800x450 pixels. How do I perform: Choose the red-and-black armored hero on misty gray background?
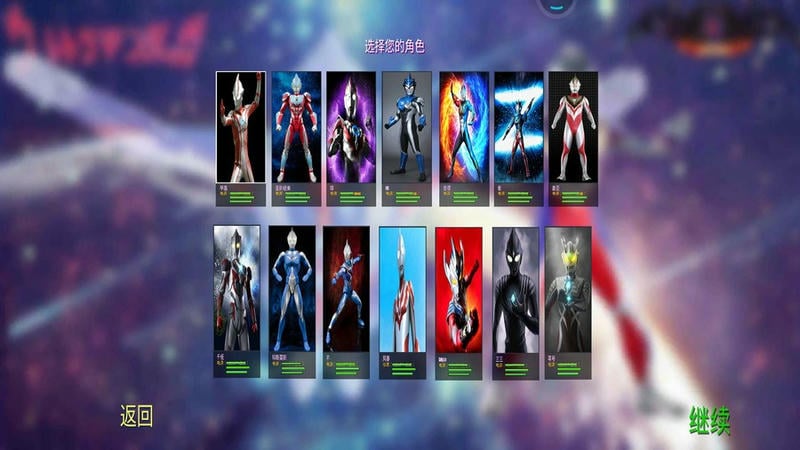(x=237, y=290)
